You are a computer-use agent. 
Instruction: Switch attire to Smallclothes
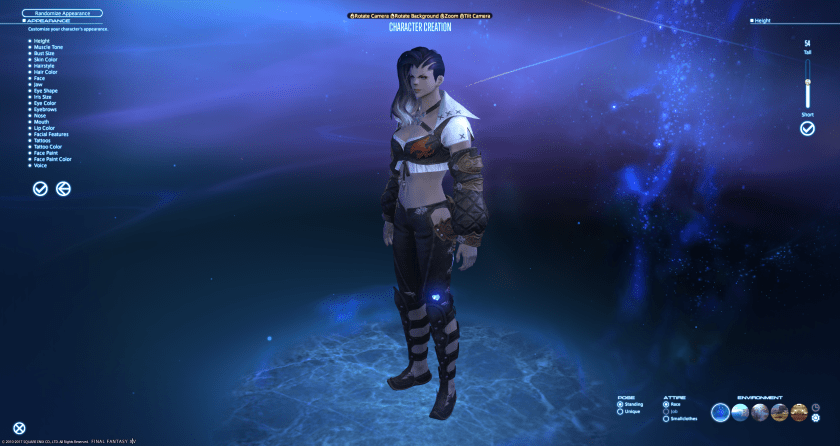[x=683, y=418]
